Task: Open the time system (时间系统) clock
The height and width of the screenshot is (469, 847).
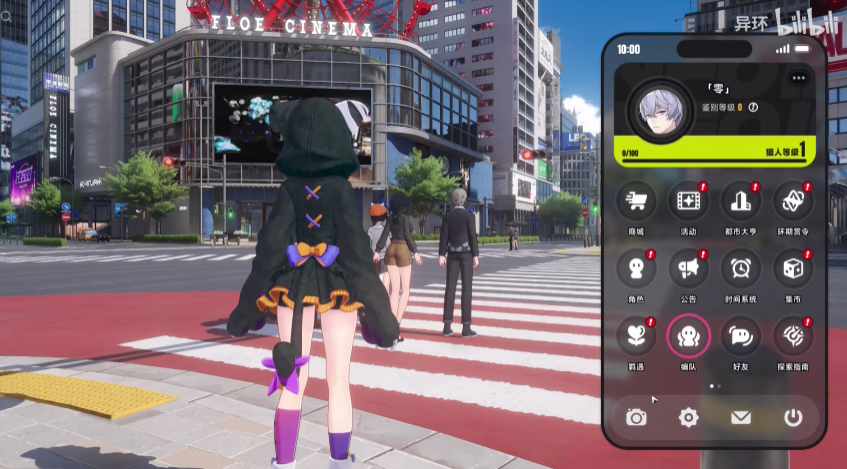Action: click(x=740, y=268)
